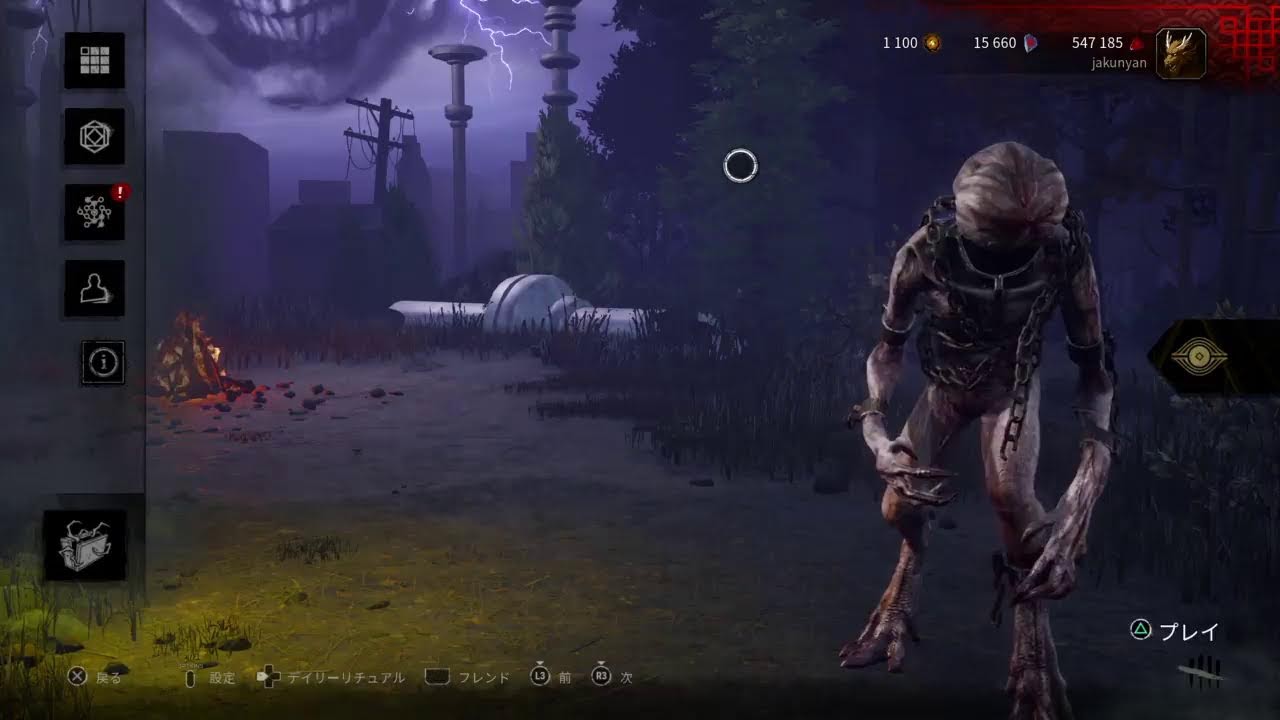Open the 設定 settings option
The height and width of the screenshot is (720, 1280).
(x=211, y=677)
